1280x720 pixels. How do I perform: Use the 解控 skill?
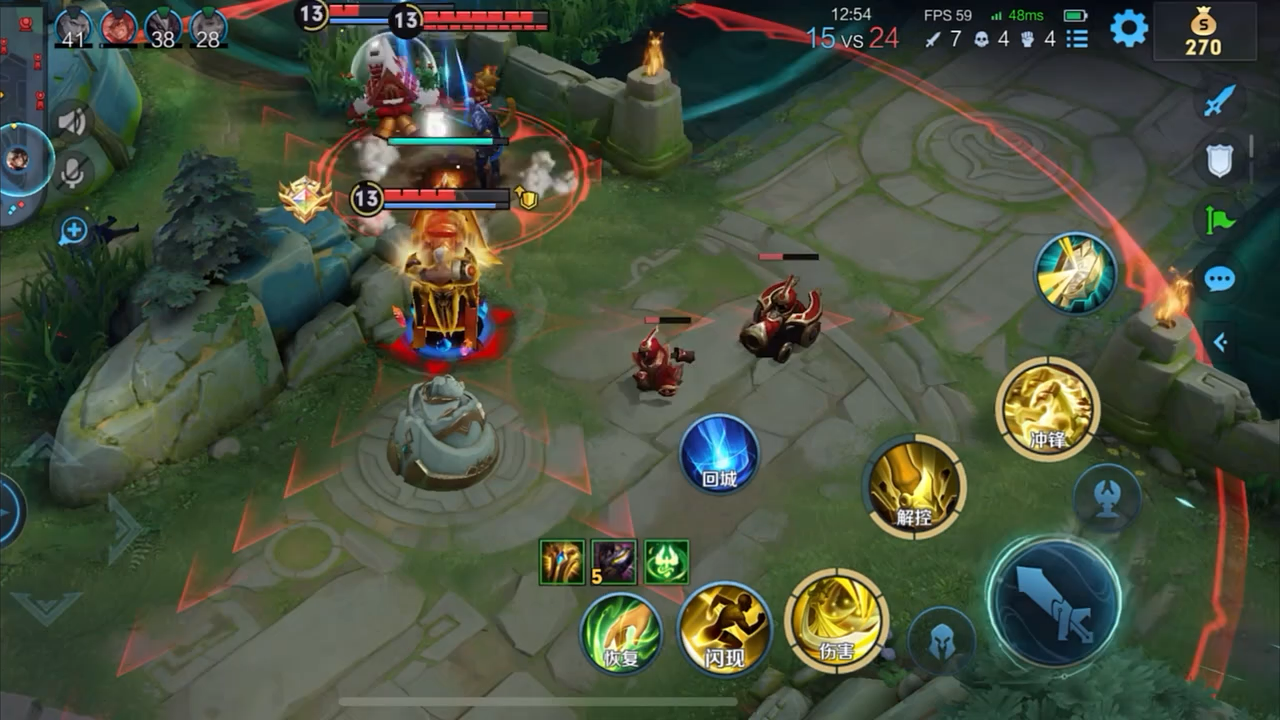(x=914, y=486)
